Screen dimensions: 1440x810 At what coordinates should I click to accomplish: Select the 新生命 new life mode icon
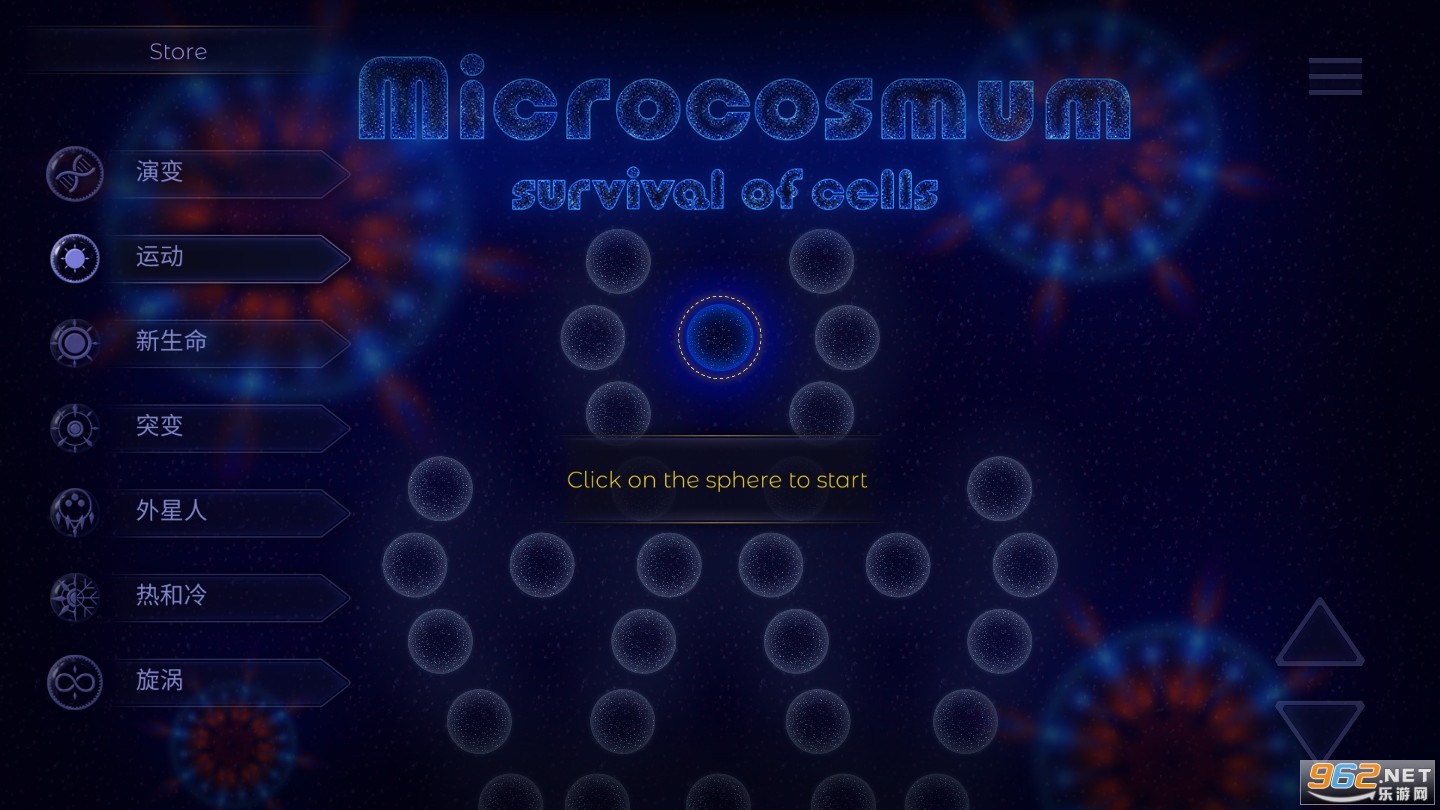(x=74, y=343)
